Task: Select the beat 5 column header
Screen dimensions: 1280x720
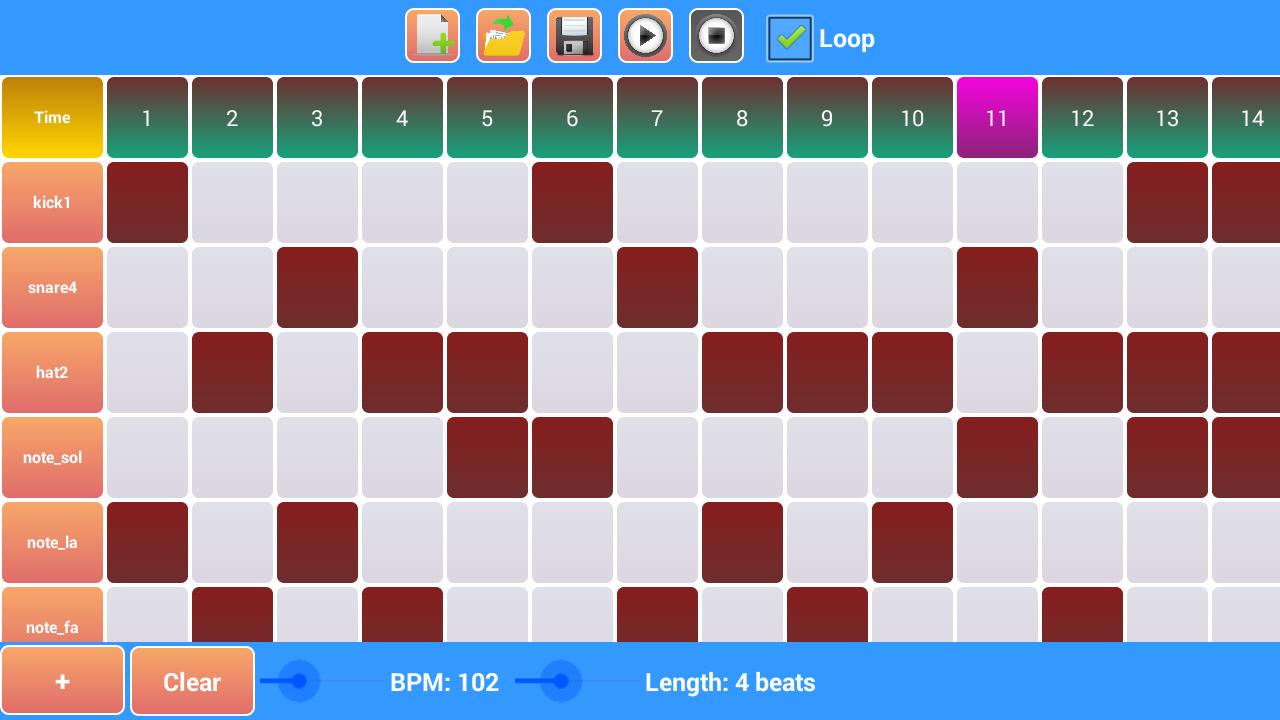Action: coord(487,117)
